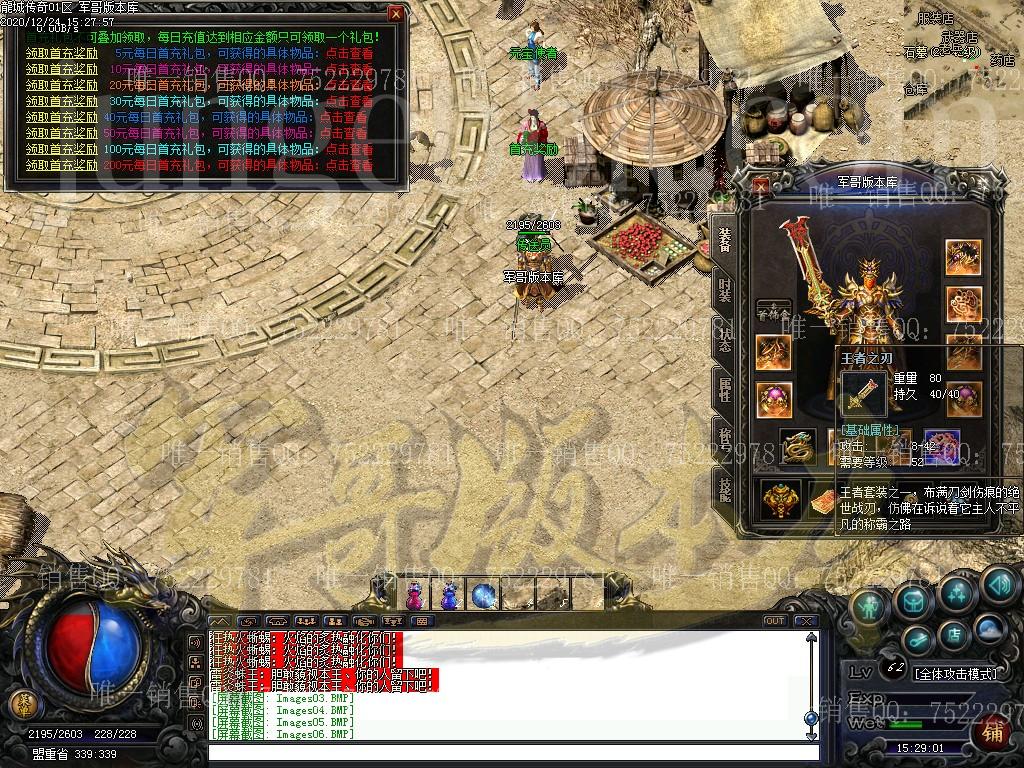
Task: Show the 属性 attributes tab
Action: tap(724, 388)
